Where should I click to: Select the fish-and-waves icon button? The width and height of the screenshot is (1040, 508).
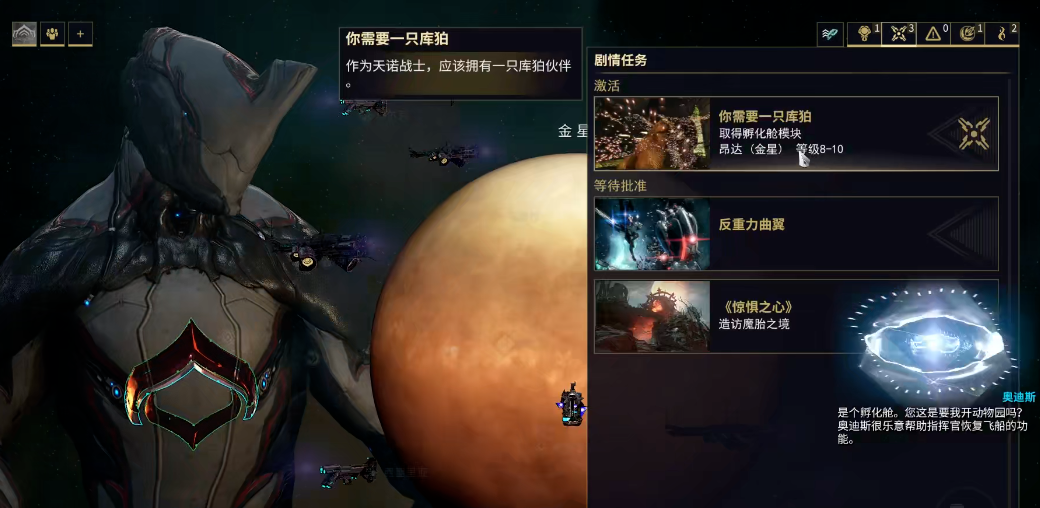click(830, 34)
